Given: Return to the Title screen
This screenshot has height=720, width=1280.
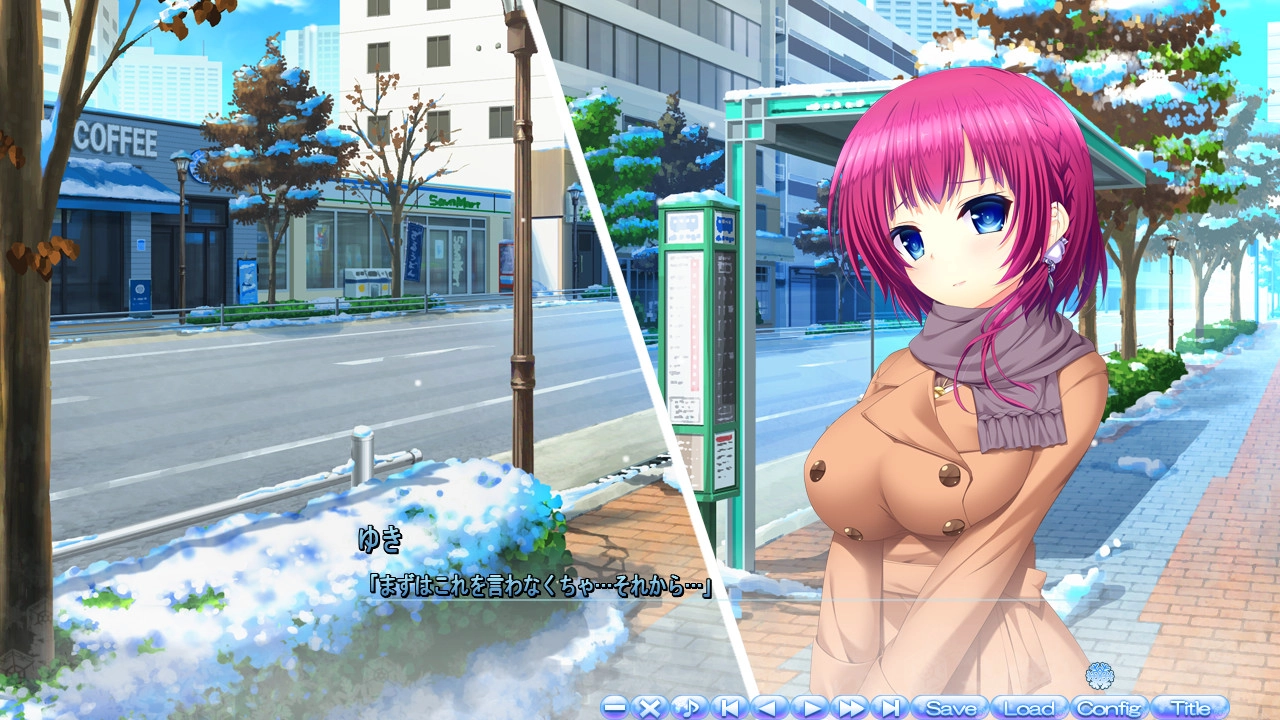Looking at the screenshot, I should [x=1189, y=708].
